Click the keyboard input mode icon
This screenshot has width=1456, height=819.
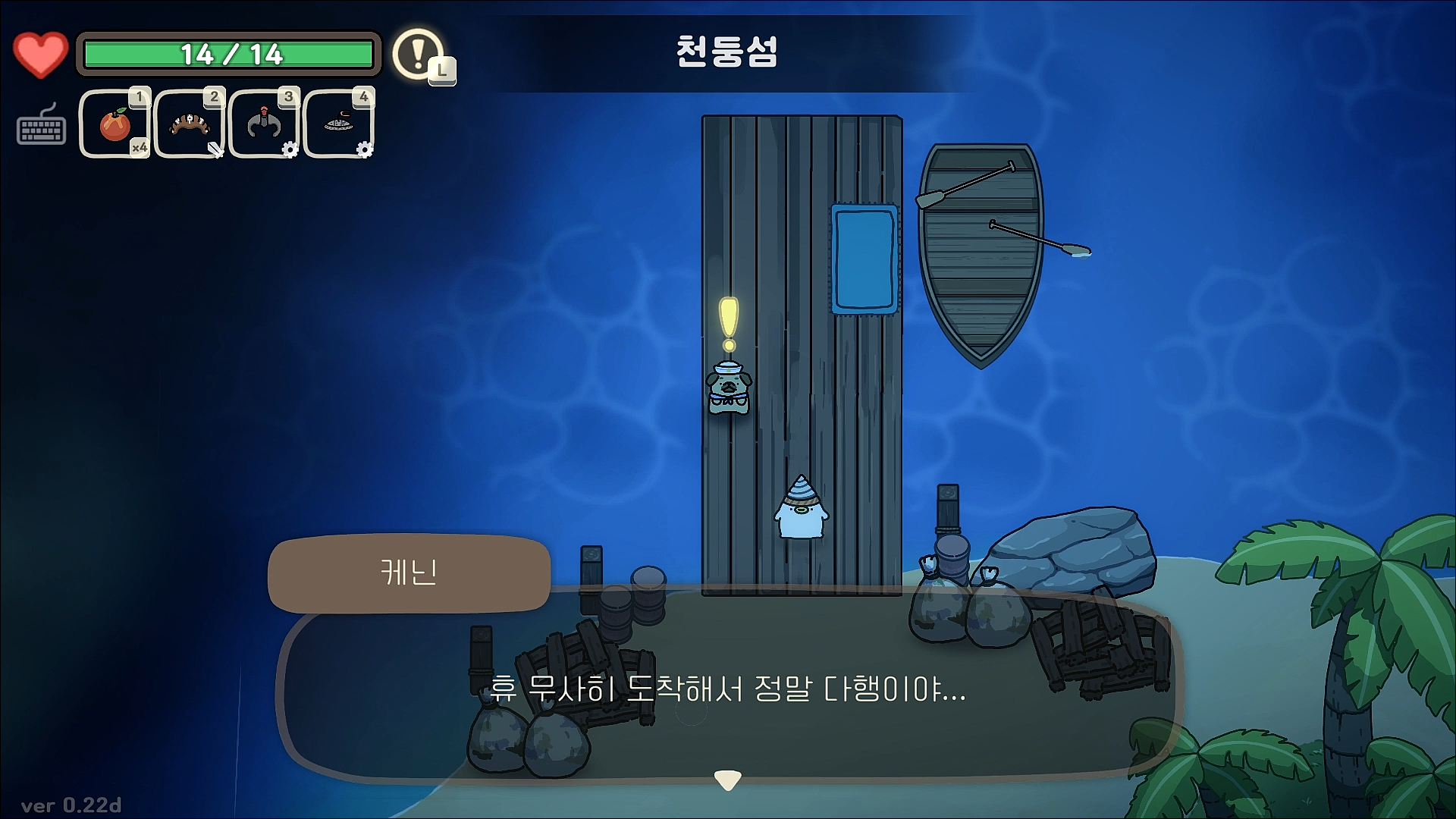pyautogui.click(x=42, y=129)
